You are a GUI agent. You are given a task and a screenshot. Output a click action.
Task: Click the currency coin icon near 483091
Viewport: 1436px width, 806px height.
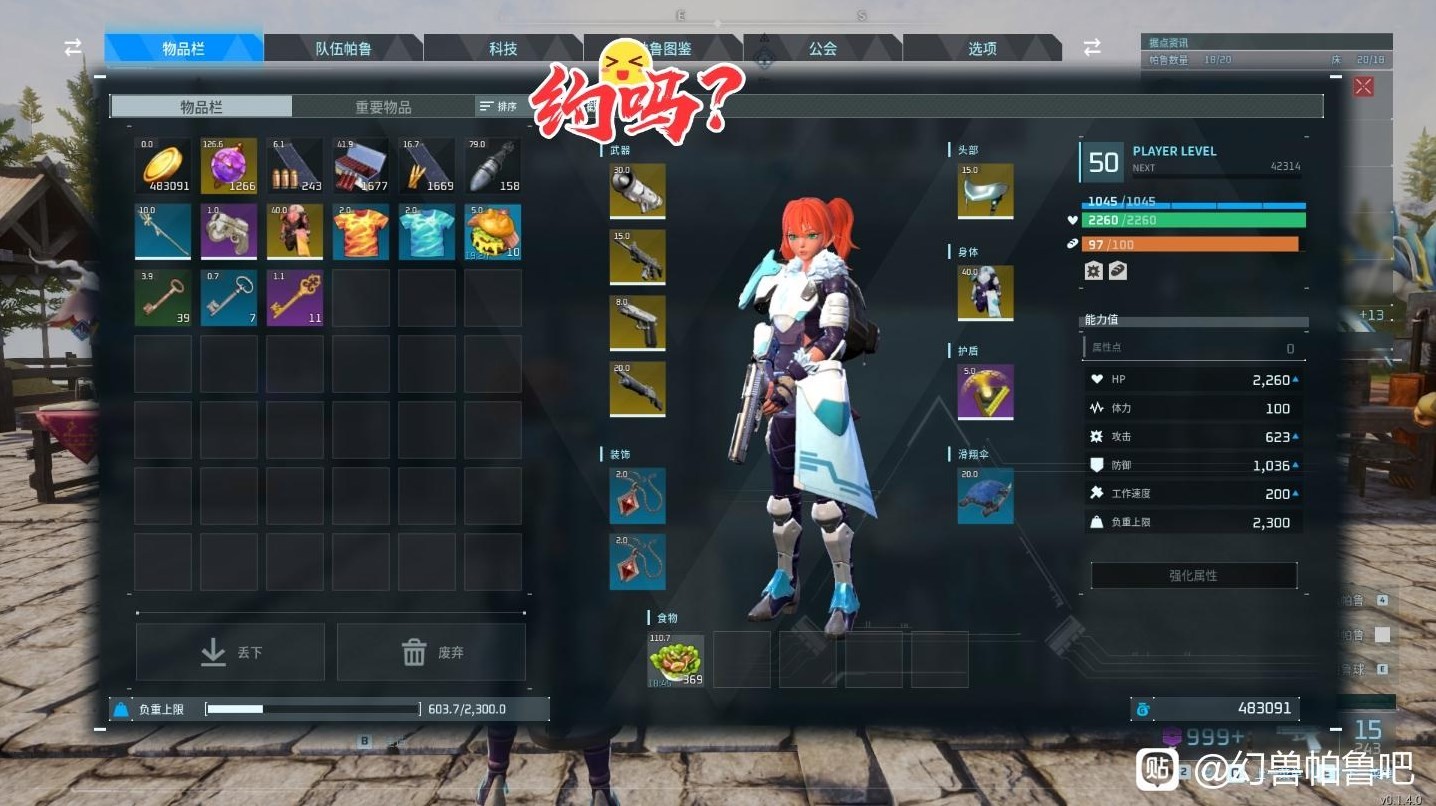pos(1143,708)
